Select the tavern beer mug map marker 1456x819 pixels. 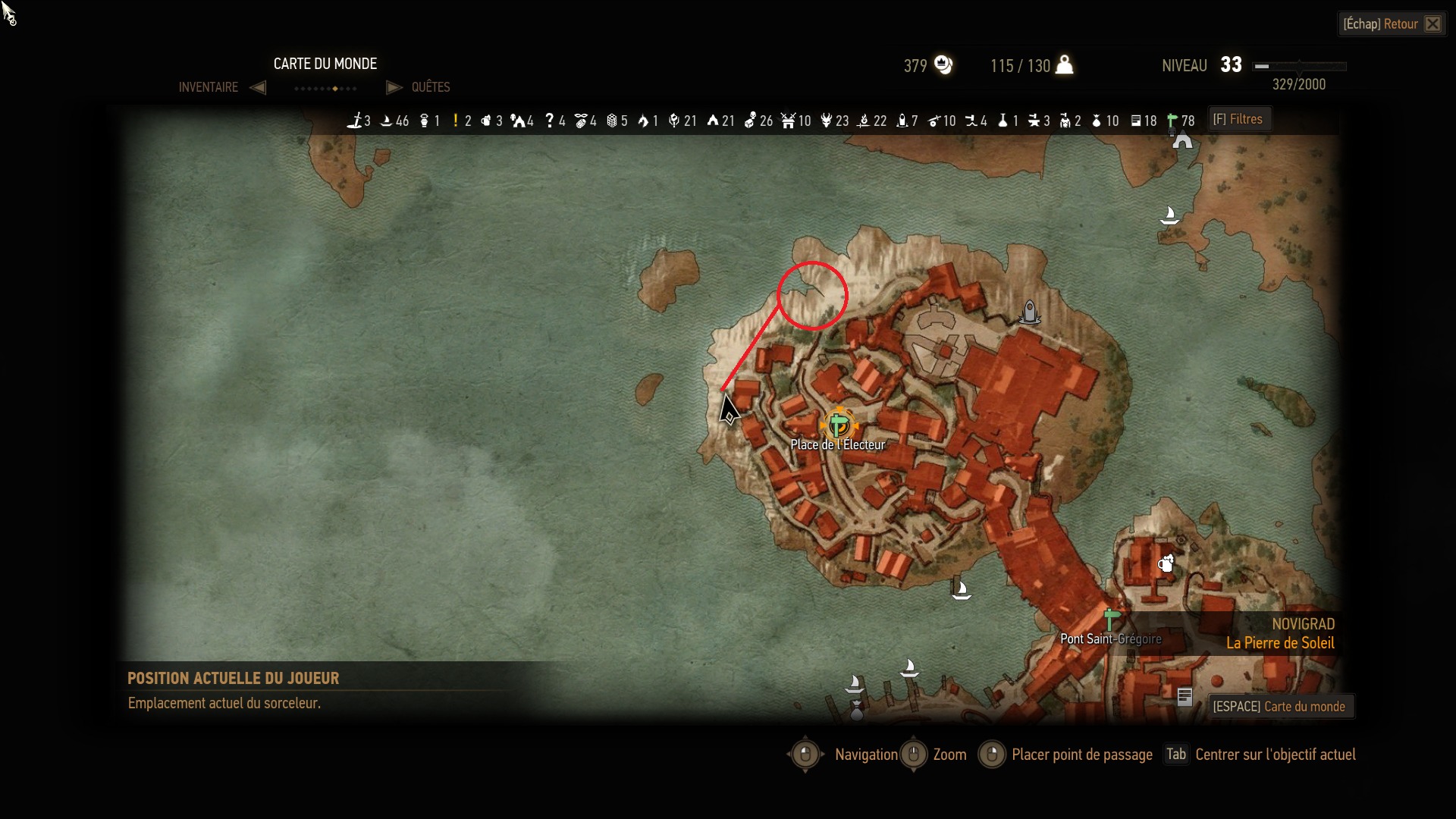[1166, 563]
